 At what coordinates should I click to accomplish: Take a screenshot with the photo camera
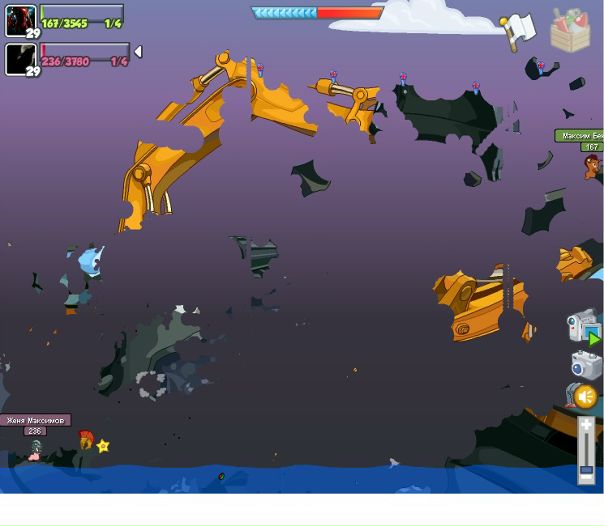(585, 363)
